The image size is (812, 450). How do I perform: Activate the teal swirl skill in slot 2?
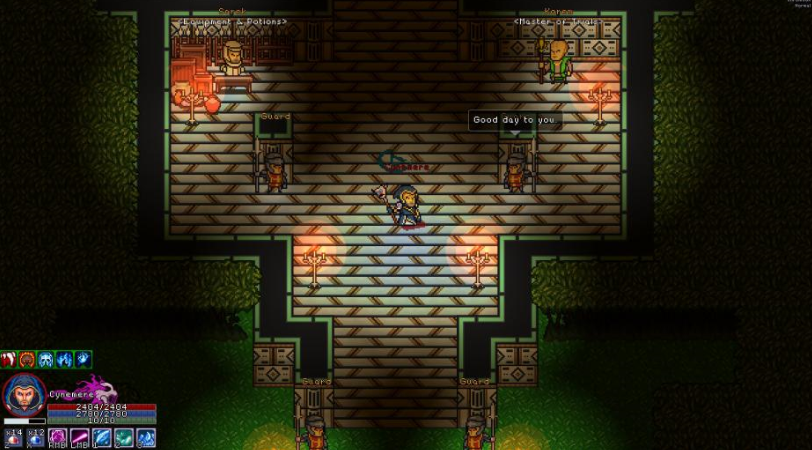click(x=124, y=438)
